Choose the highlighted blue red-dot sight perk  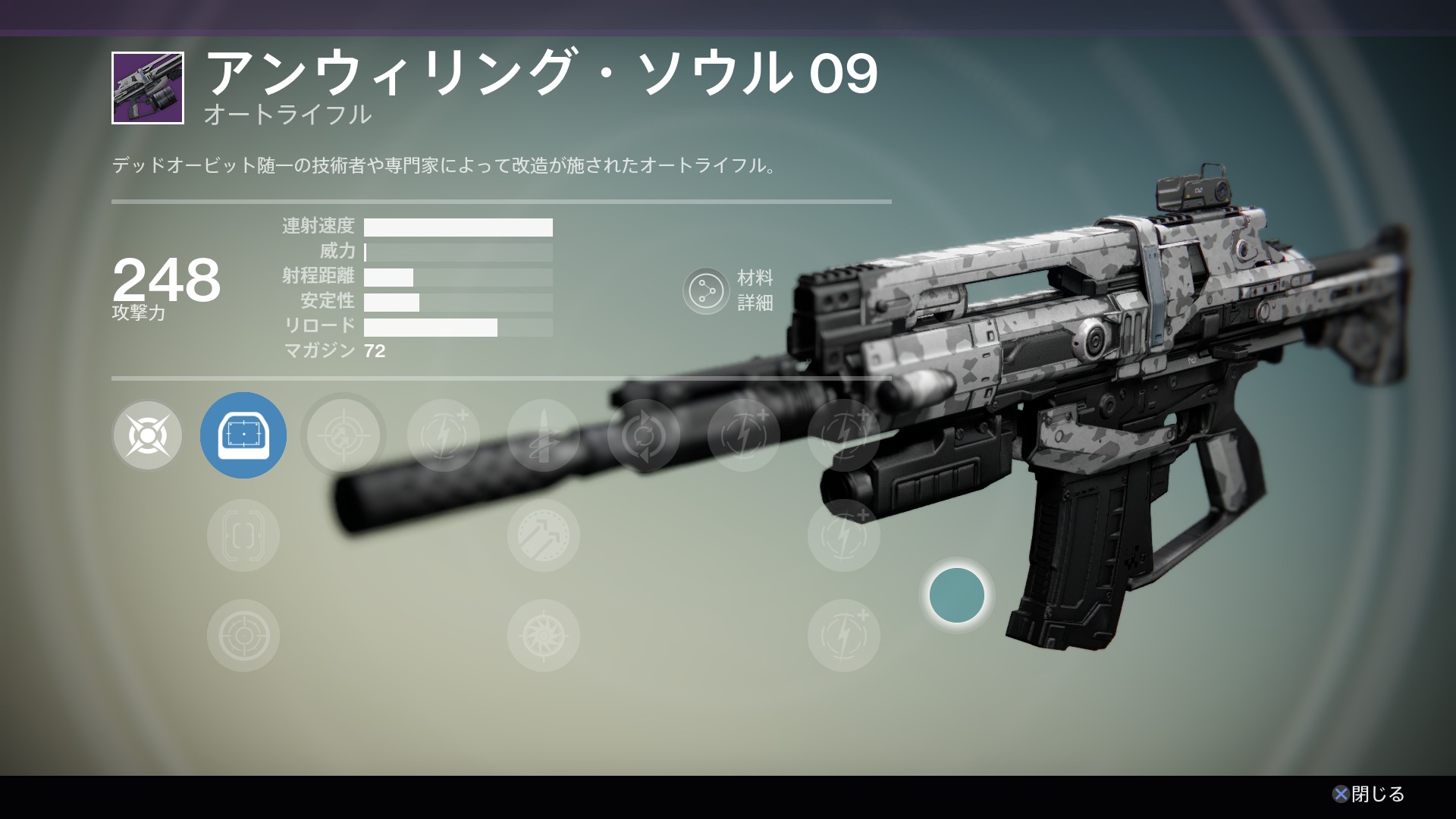click(243, 435)
